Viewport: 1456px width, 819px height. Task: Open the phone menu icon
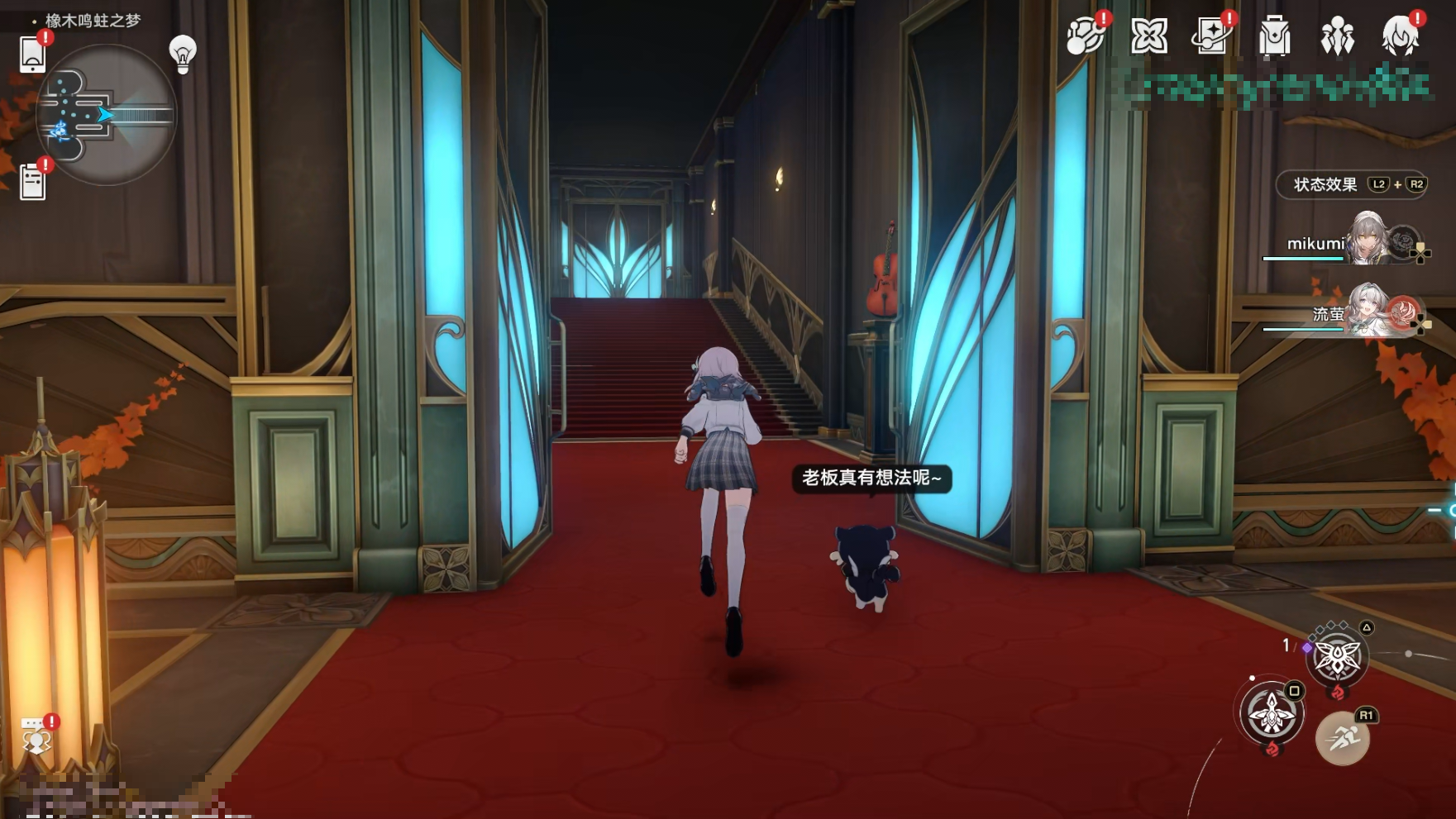click(x=32, y=55)
